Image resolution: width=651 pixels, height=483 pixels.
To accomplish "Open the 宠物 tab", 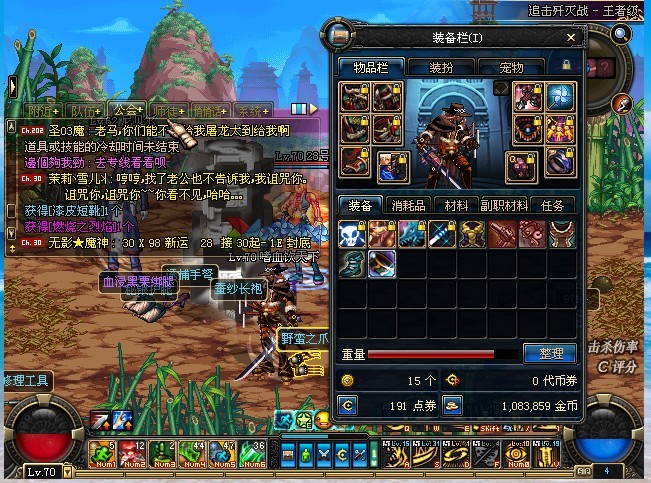I will [511, 67].
